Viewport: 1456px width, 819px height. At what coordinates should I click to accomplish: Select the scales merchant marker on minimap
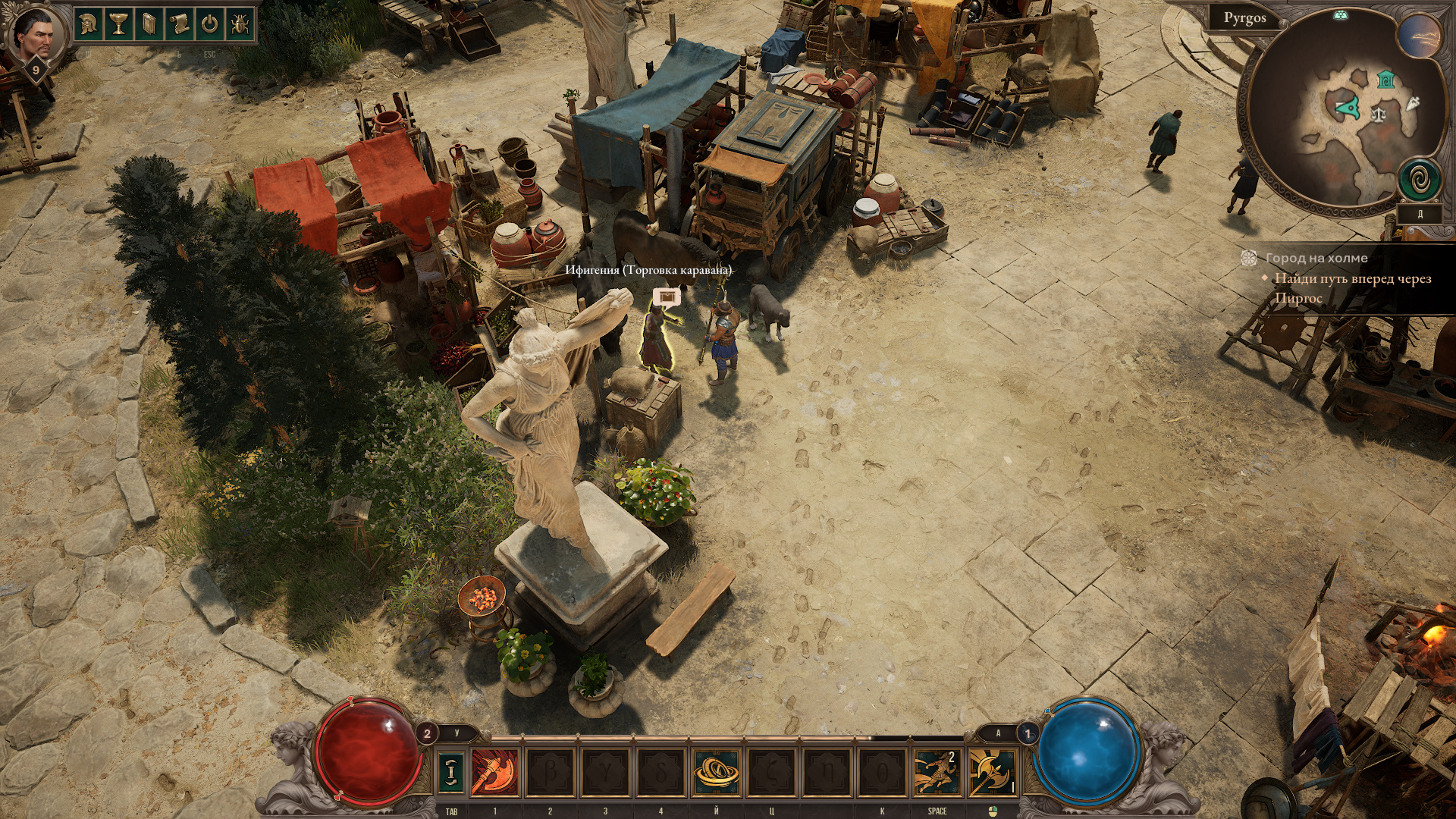click(1378, 115)
